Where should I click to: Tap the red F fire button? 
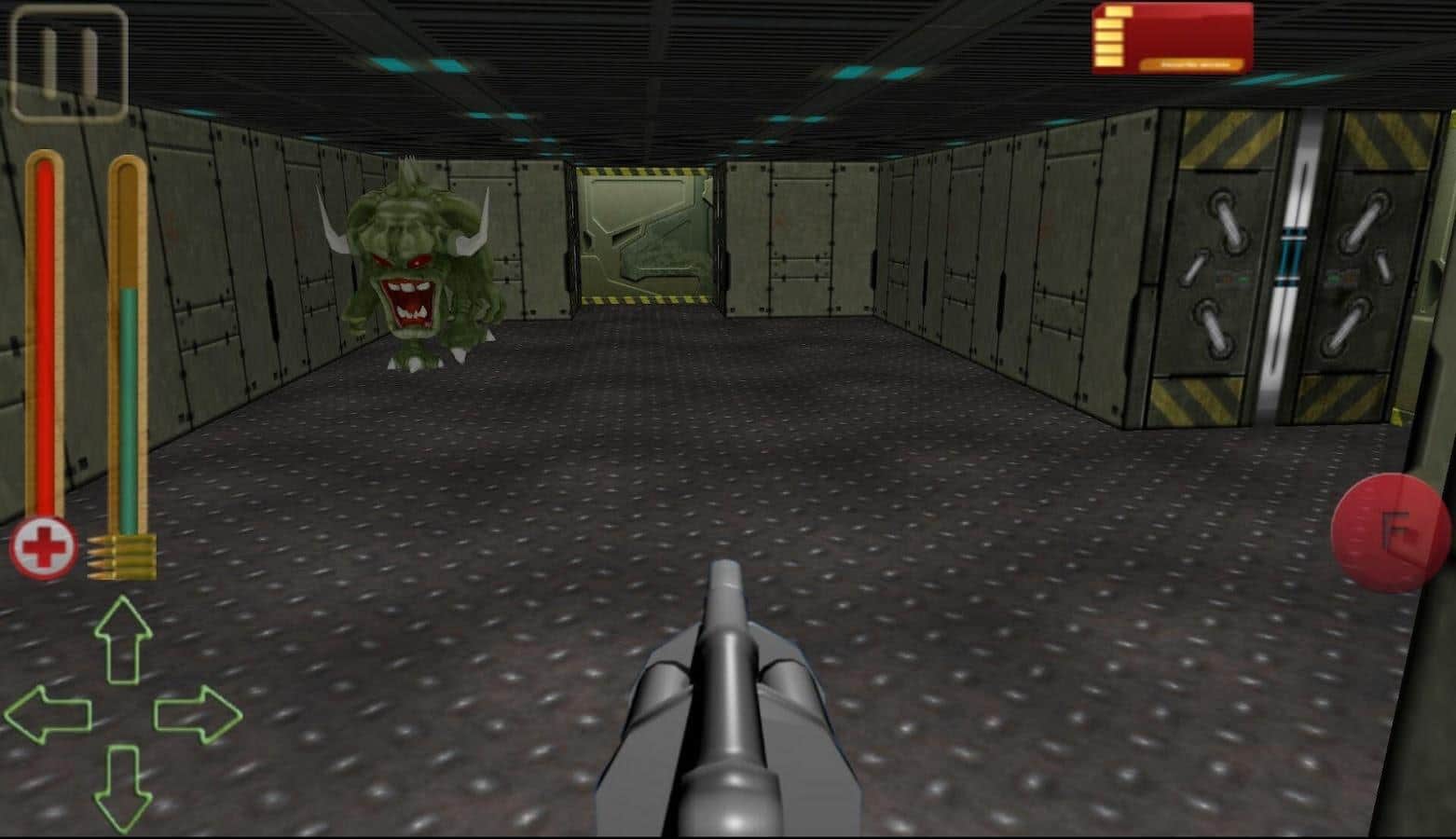tap(1392, 533)
